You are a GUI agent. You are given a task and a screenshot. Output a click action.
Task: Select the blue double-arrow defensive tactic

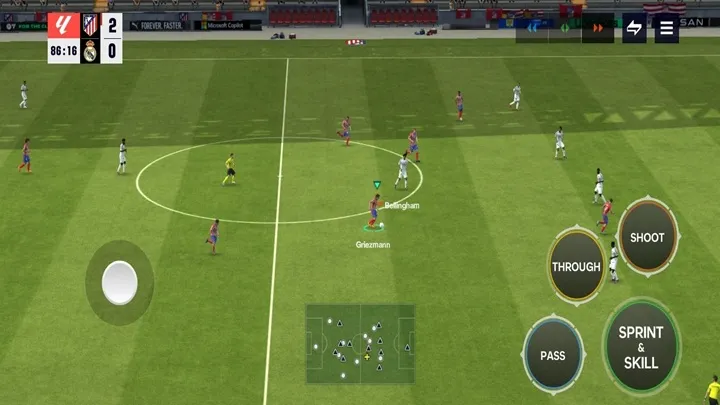(533, 28)
